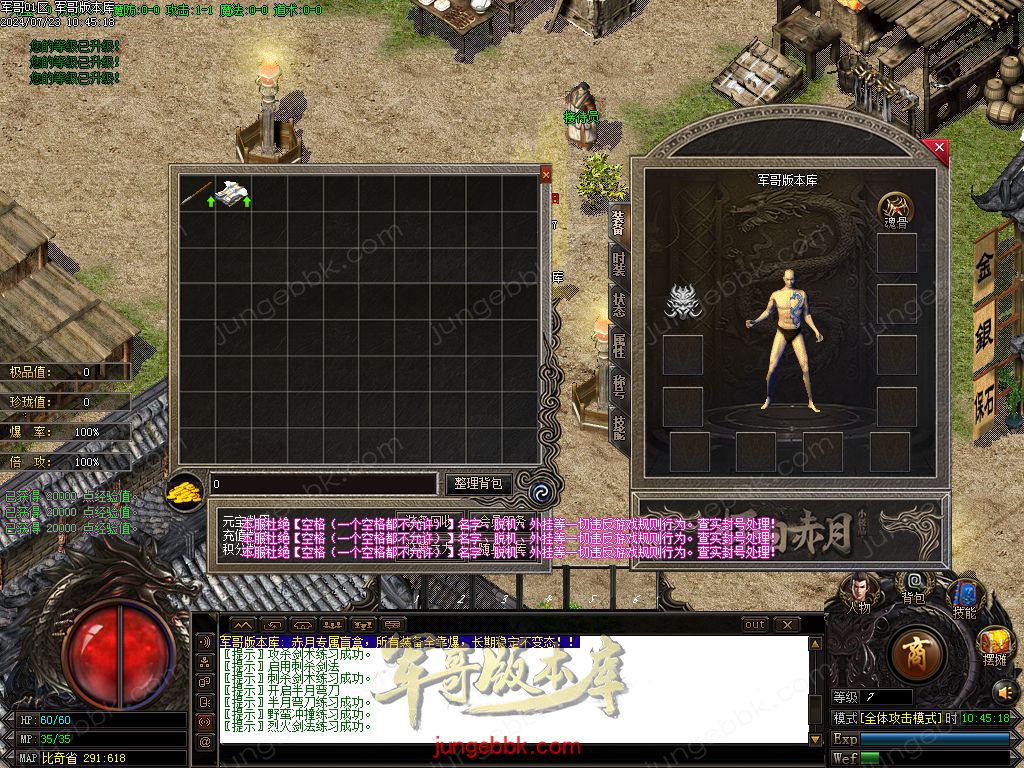Select the spear weapon in the bag
1024x768 pixels.
(x=197, y=192)
